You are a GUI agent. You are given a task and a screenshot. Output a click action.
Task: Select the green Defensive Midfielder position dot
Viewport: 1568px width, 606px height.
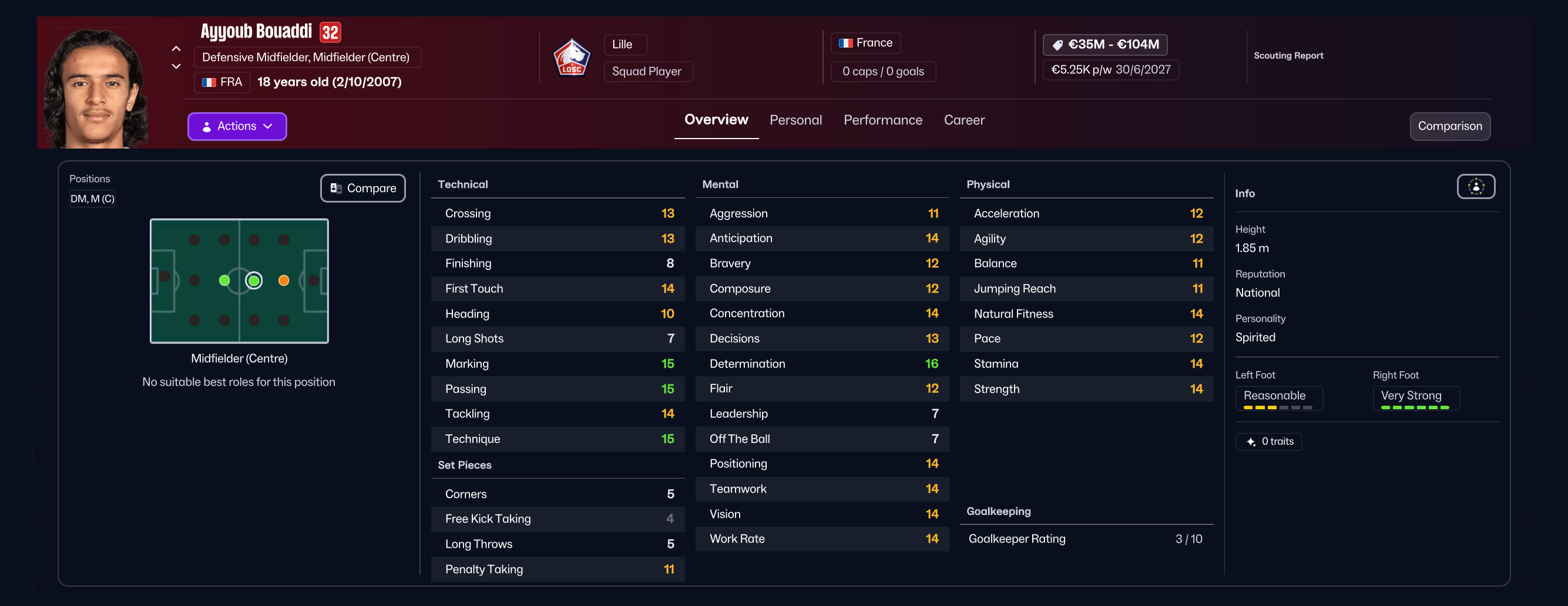click(x=224, y=281)
